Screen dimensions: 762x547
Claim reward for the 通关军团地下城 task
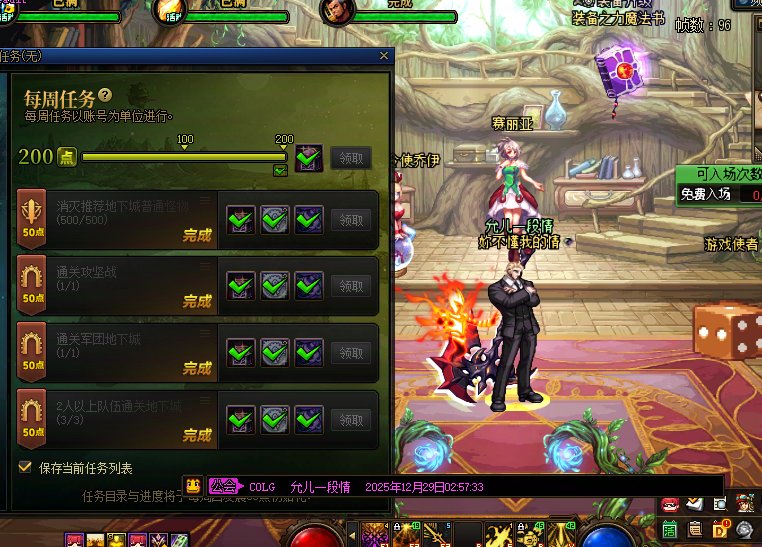350,353
